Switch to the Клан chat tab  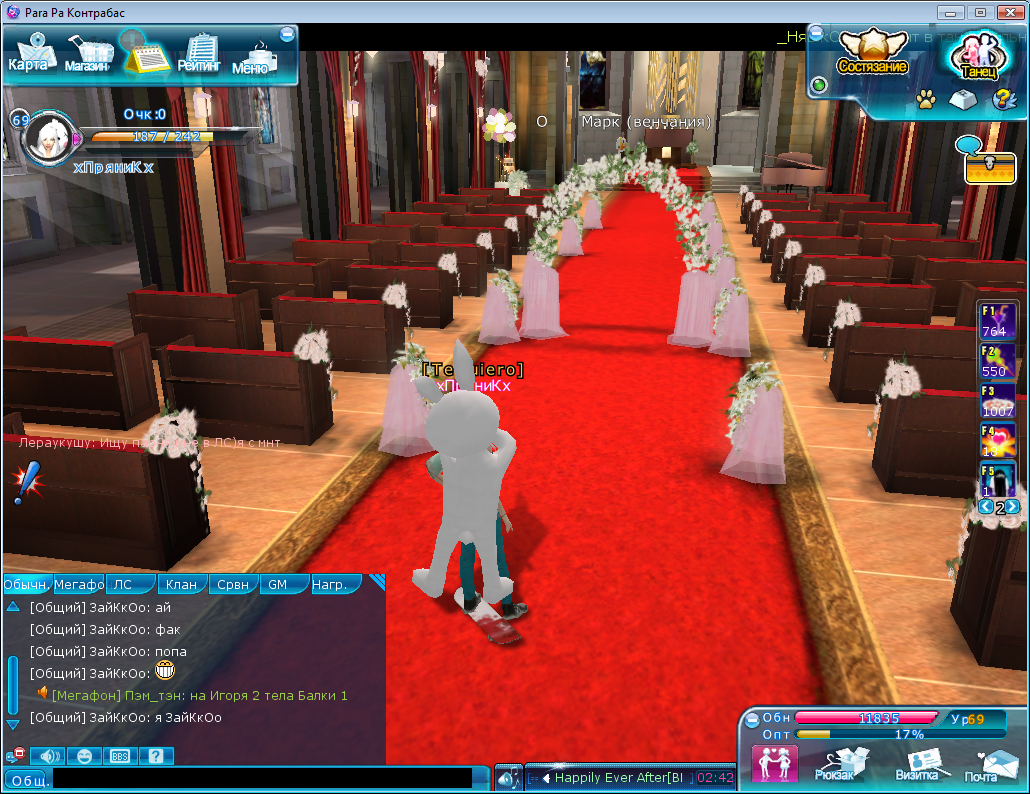(181, 585)
